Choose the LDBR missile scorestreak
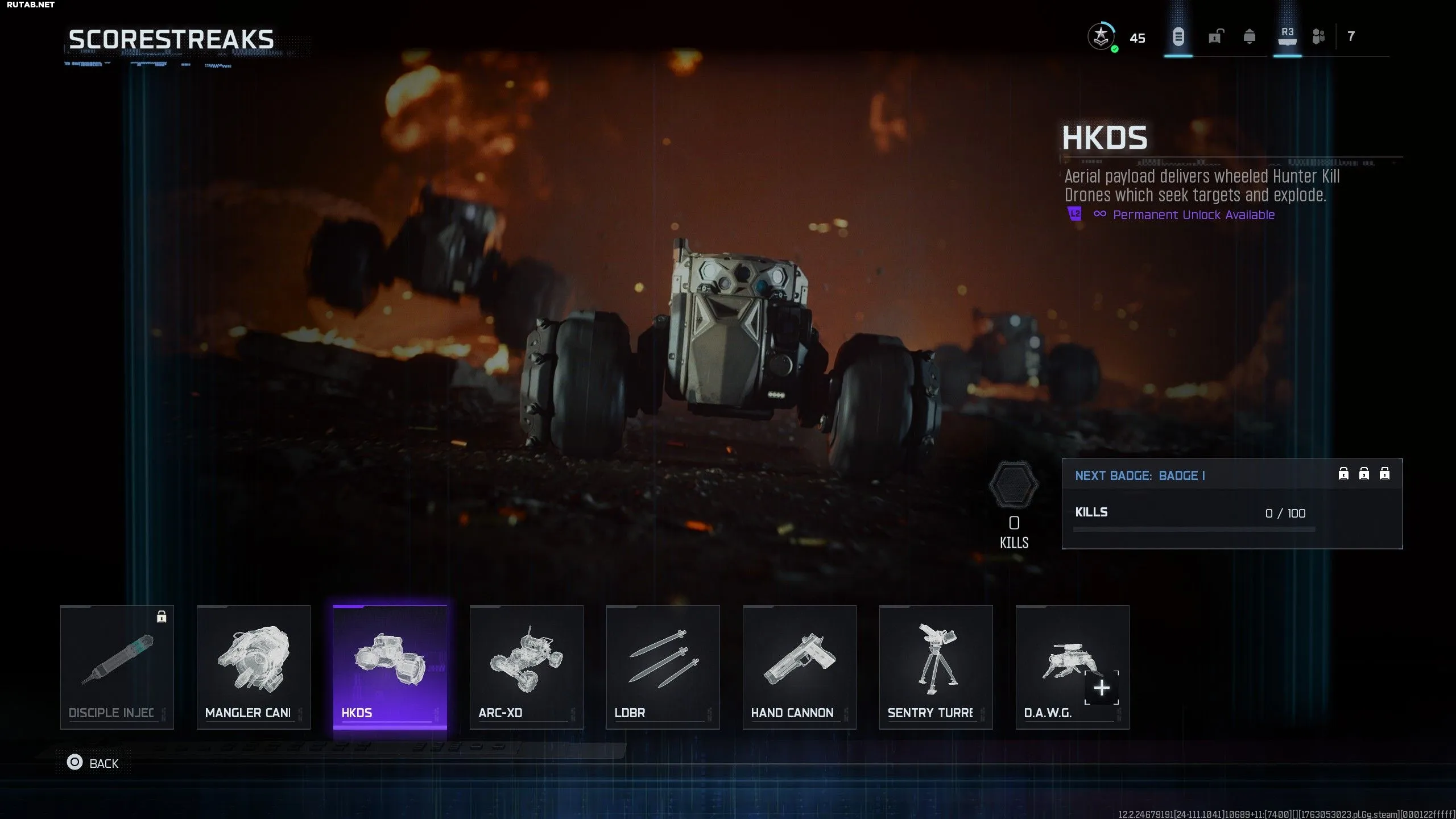Screen dimensions: 1456x819 click(663, 667)
